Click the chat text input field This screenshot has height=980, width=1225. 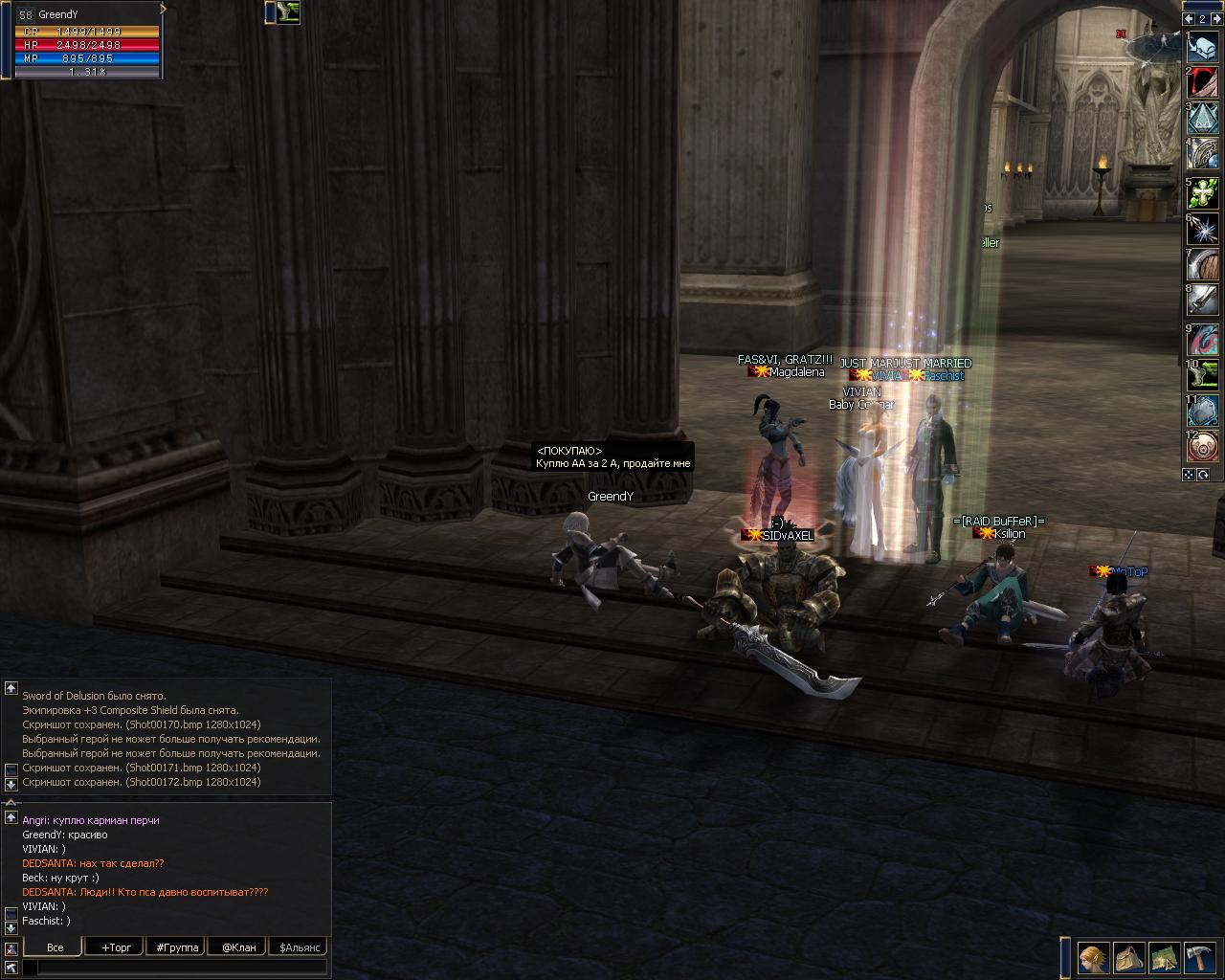(x=182, y=968)
